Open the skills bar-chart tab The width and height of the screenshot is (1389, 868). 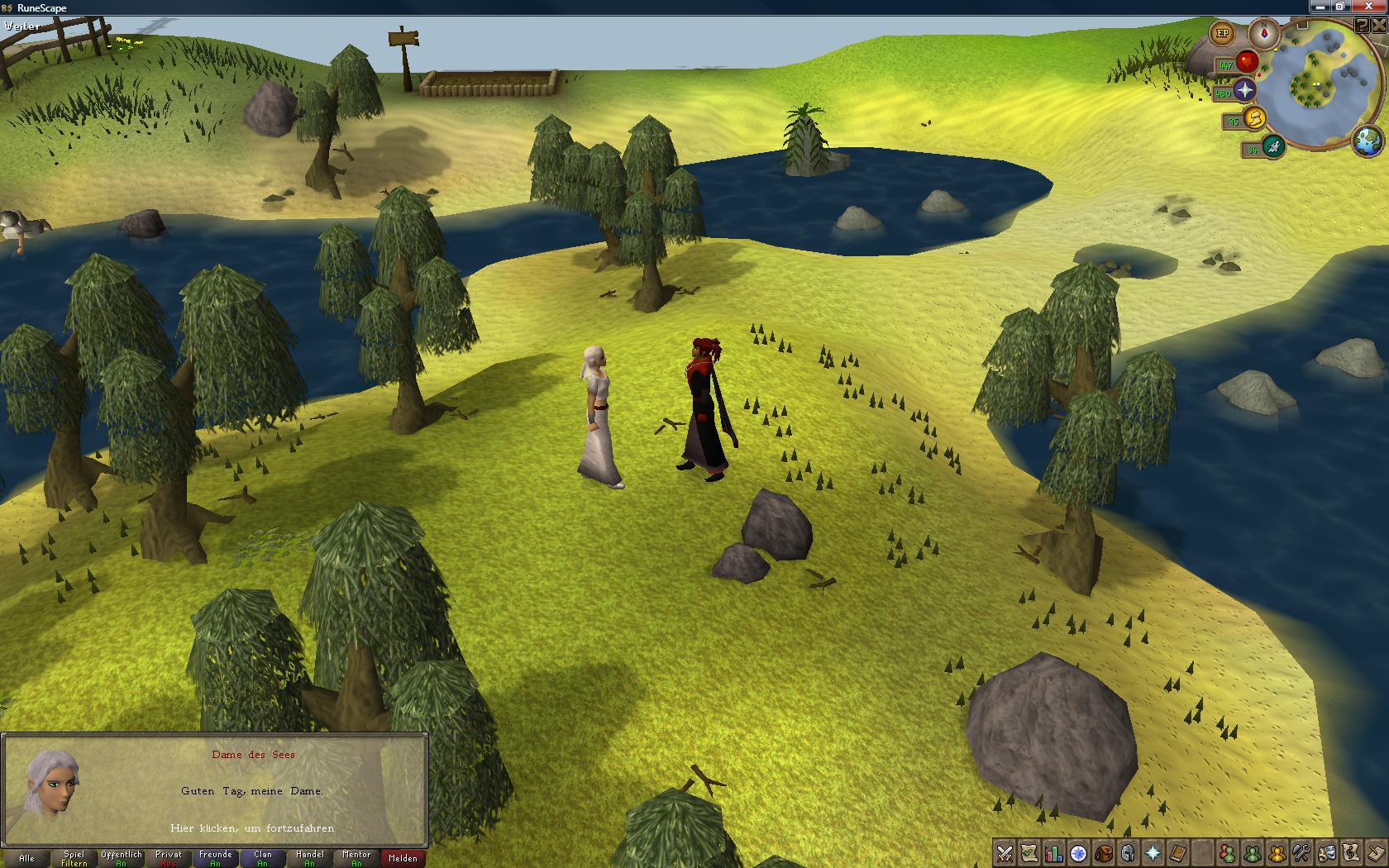point(1053,853)
